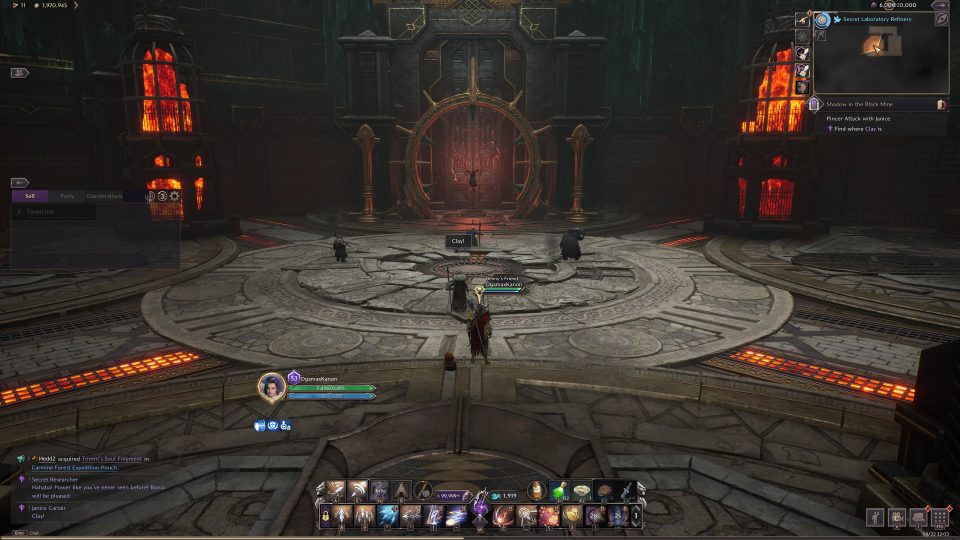
Task: Collapse the minimap panel with the arrow button
Action: (x=941, y=5)
